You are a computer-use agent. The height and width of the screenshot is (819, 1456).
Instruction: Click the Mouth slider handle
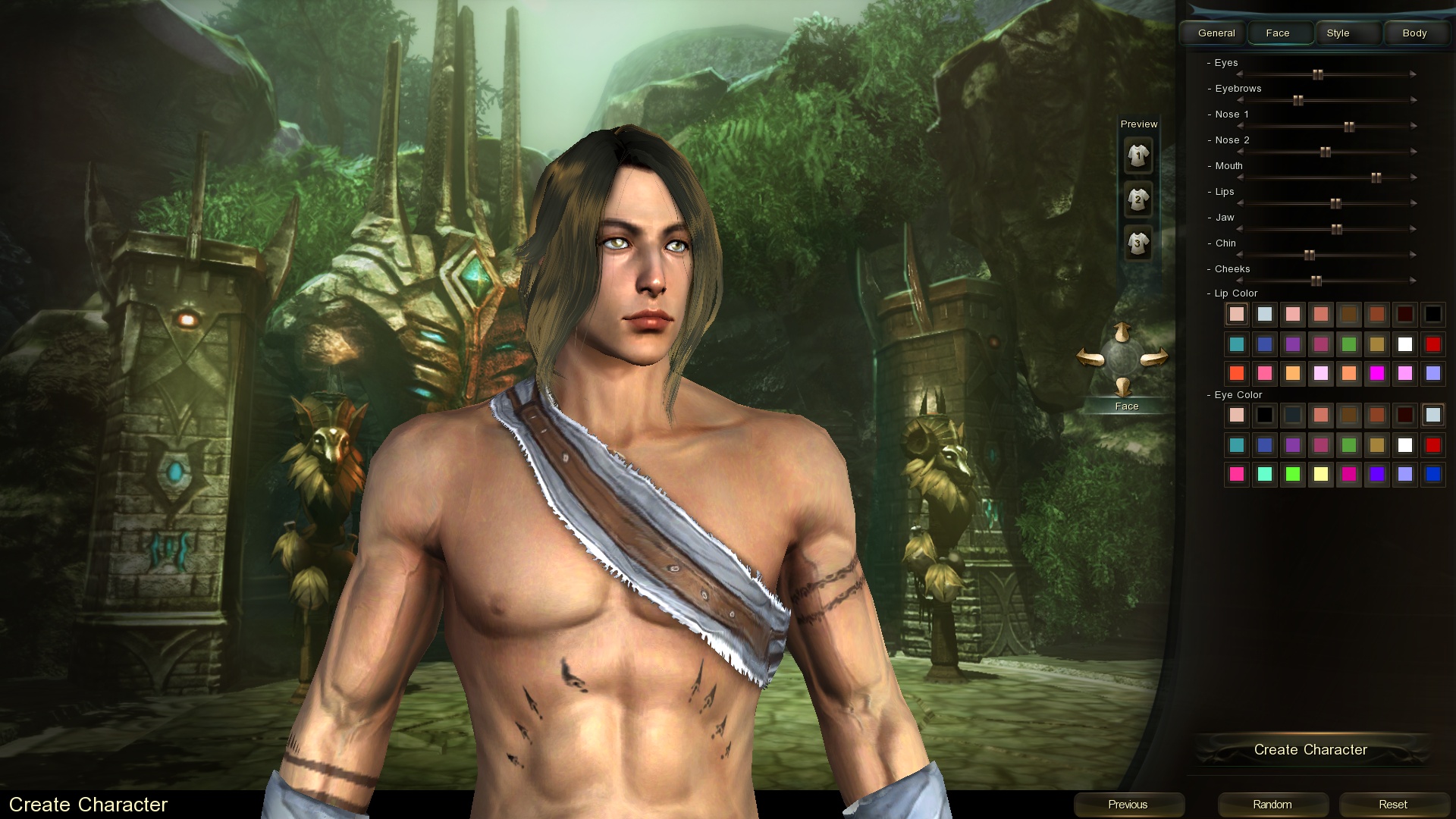click(x=1376, y=177)
